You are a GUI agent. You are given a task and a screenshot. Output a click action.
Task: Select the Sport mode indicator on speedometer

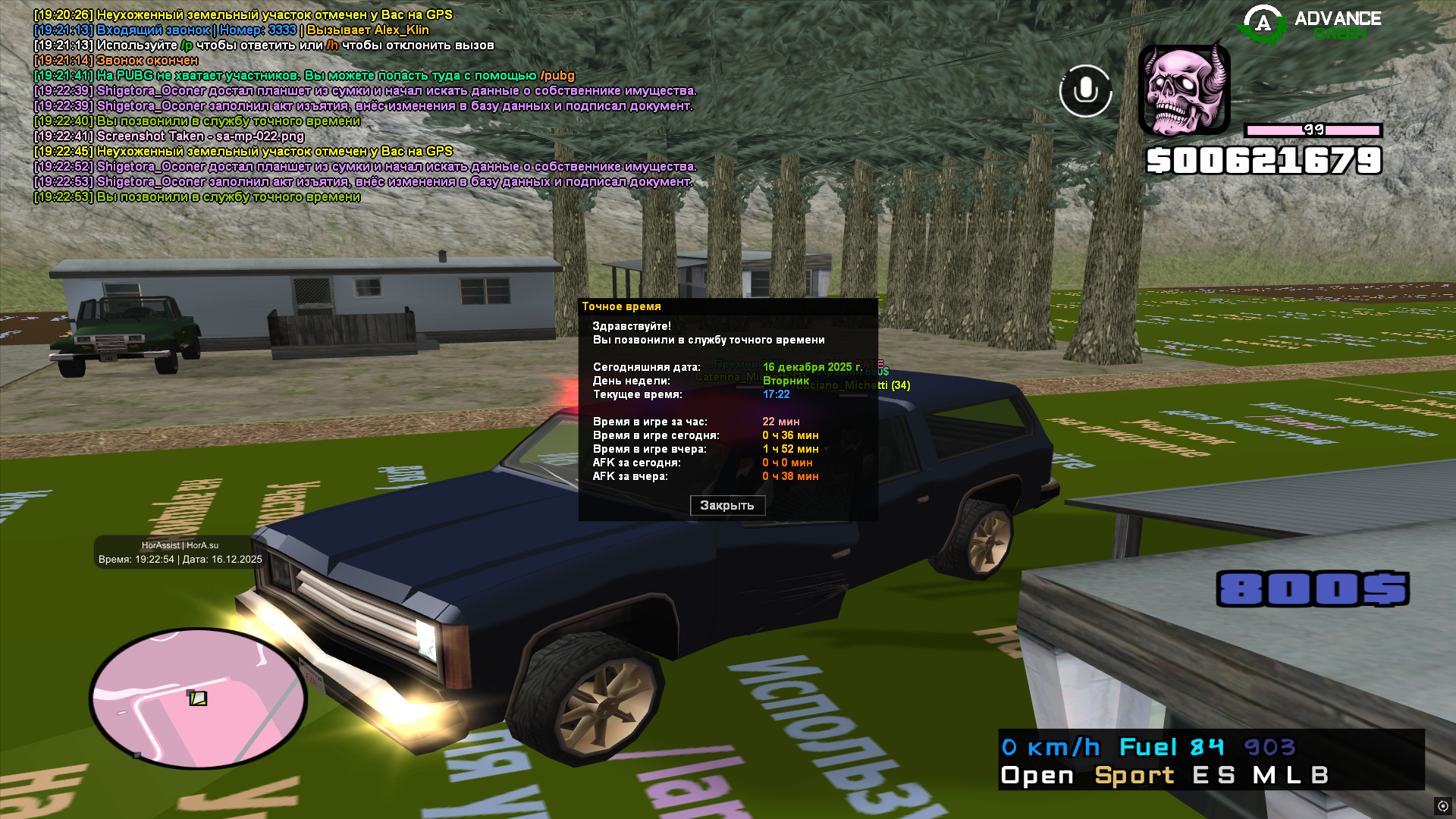[x=1134, y=776]
